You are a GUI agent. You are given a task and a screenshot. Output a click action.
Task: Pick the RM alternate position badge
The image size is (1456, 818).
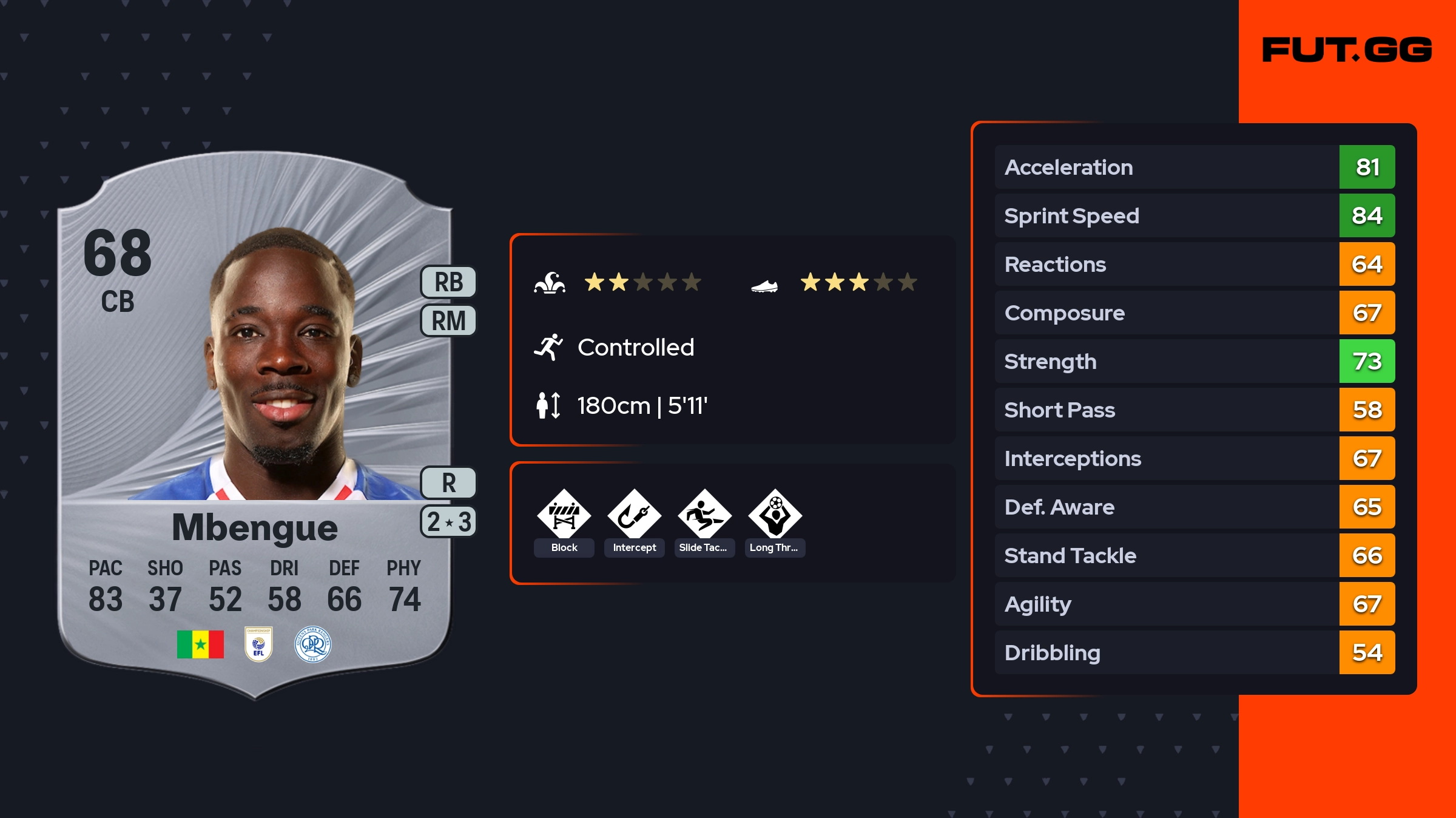(448, 320)
